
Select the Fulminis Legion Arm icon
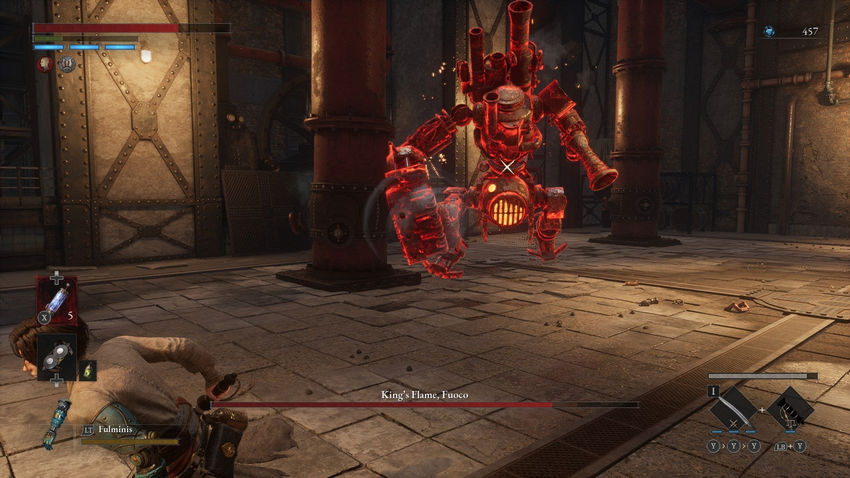coord(56,422)
